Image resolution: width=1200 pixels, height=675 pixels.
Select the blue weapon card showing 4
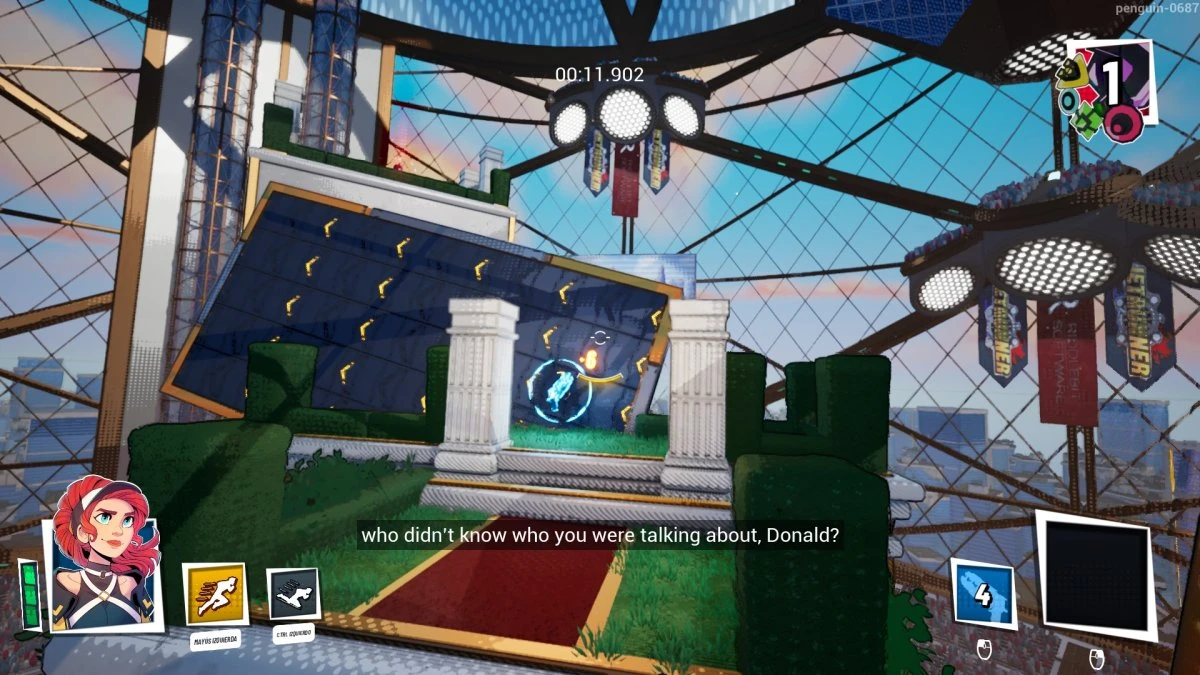tap(982, 594)
